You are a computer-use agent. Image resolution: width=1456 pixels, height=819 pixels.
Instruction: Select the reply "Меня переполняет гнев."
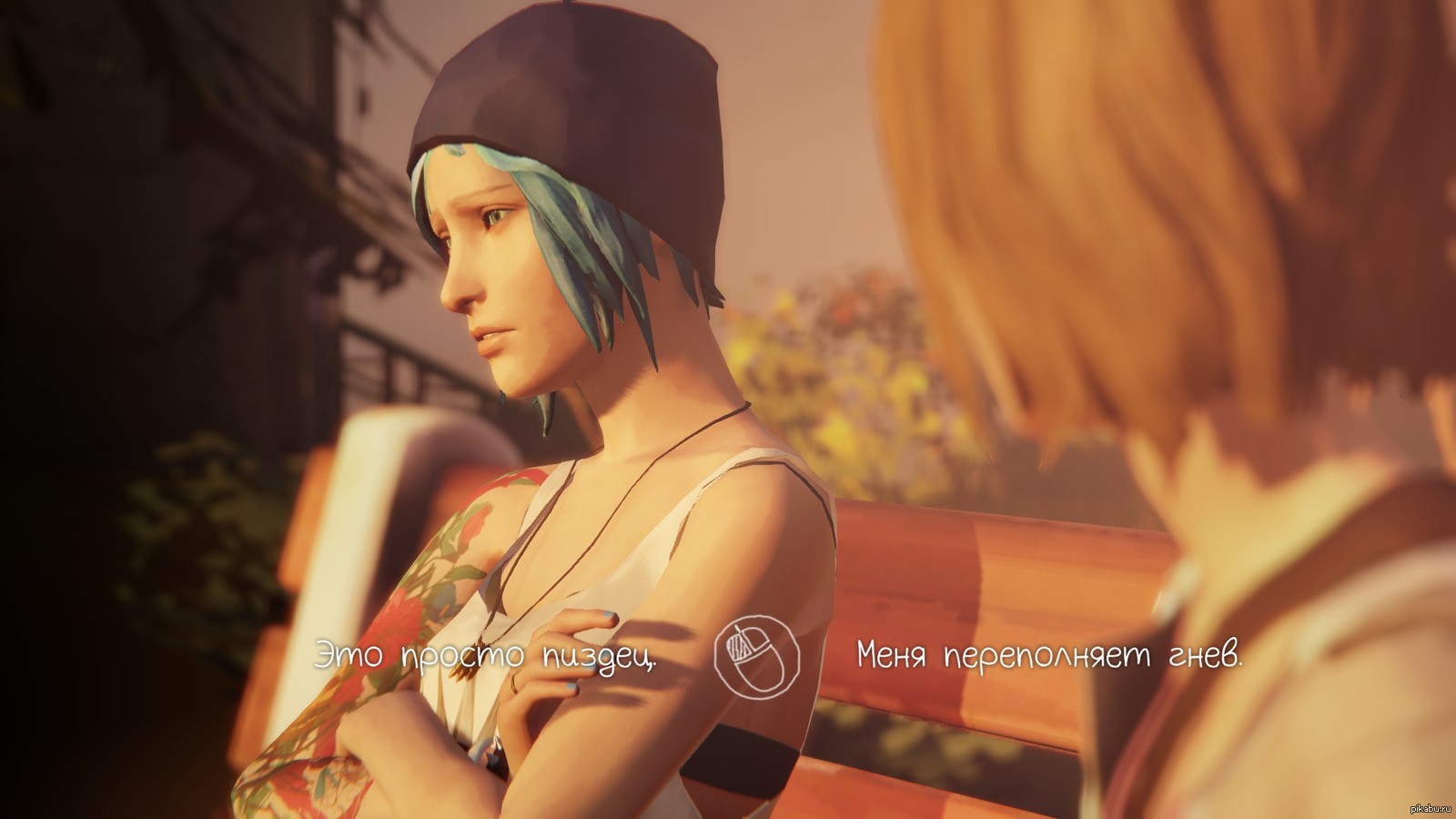[x=1048, y=656]
